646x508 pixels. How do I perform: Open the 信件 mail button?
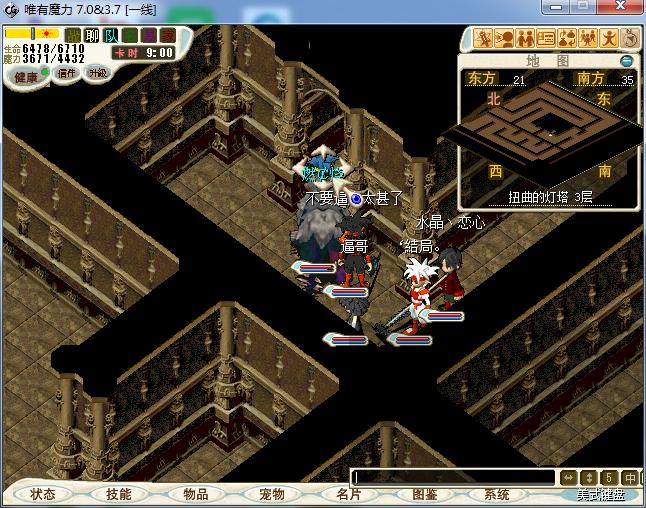pyautogui.click(x=67, y=73)
